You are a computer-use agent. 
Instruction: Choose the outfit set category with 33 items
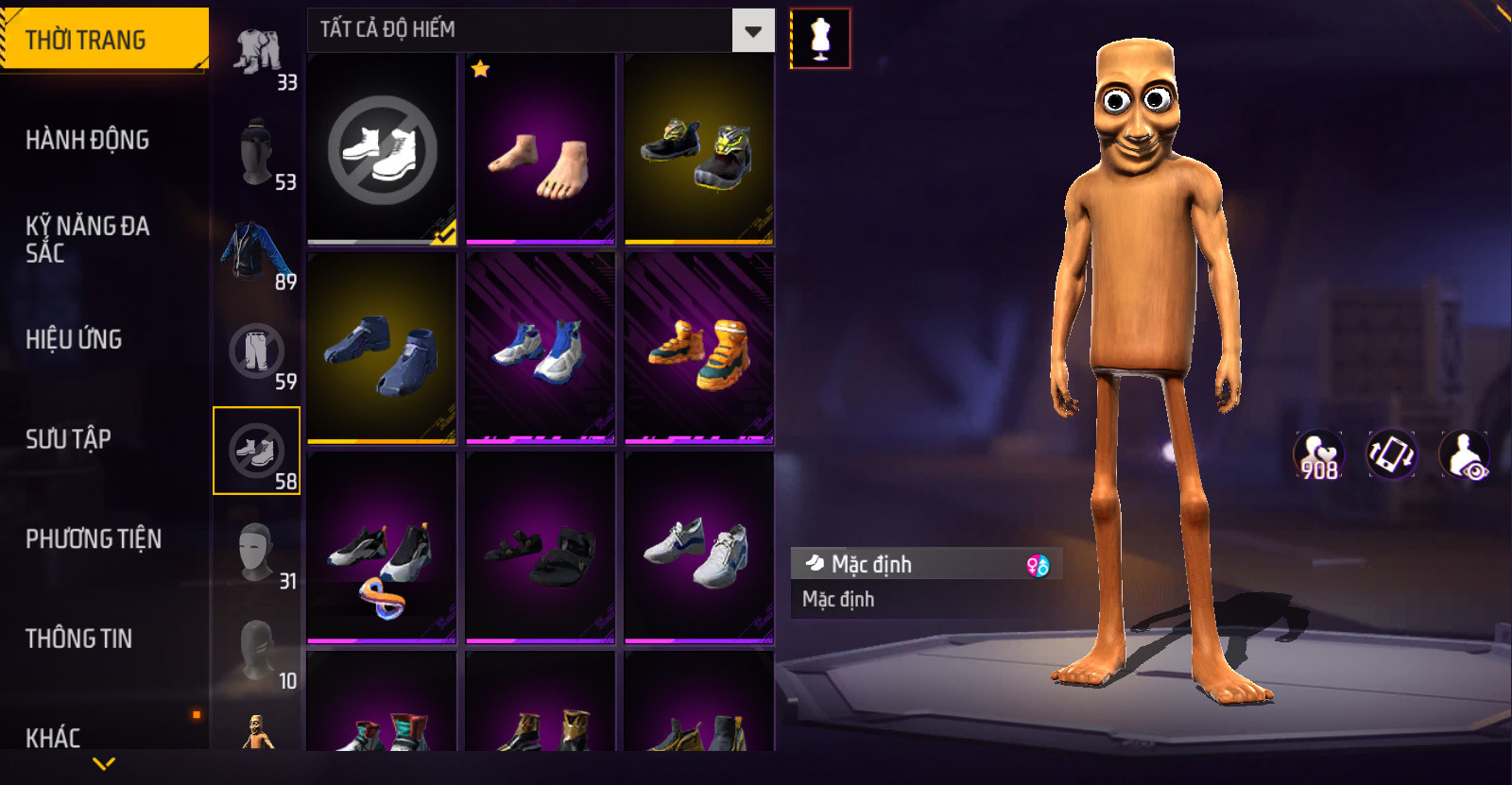257,55
